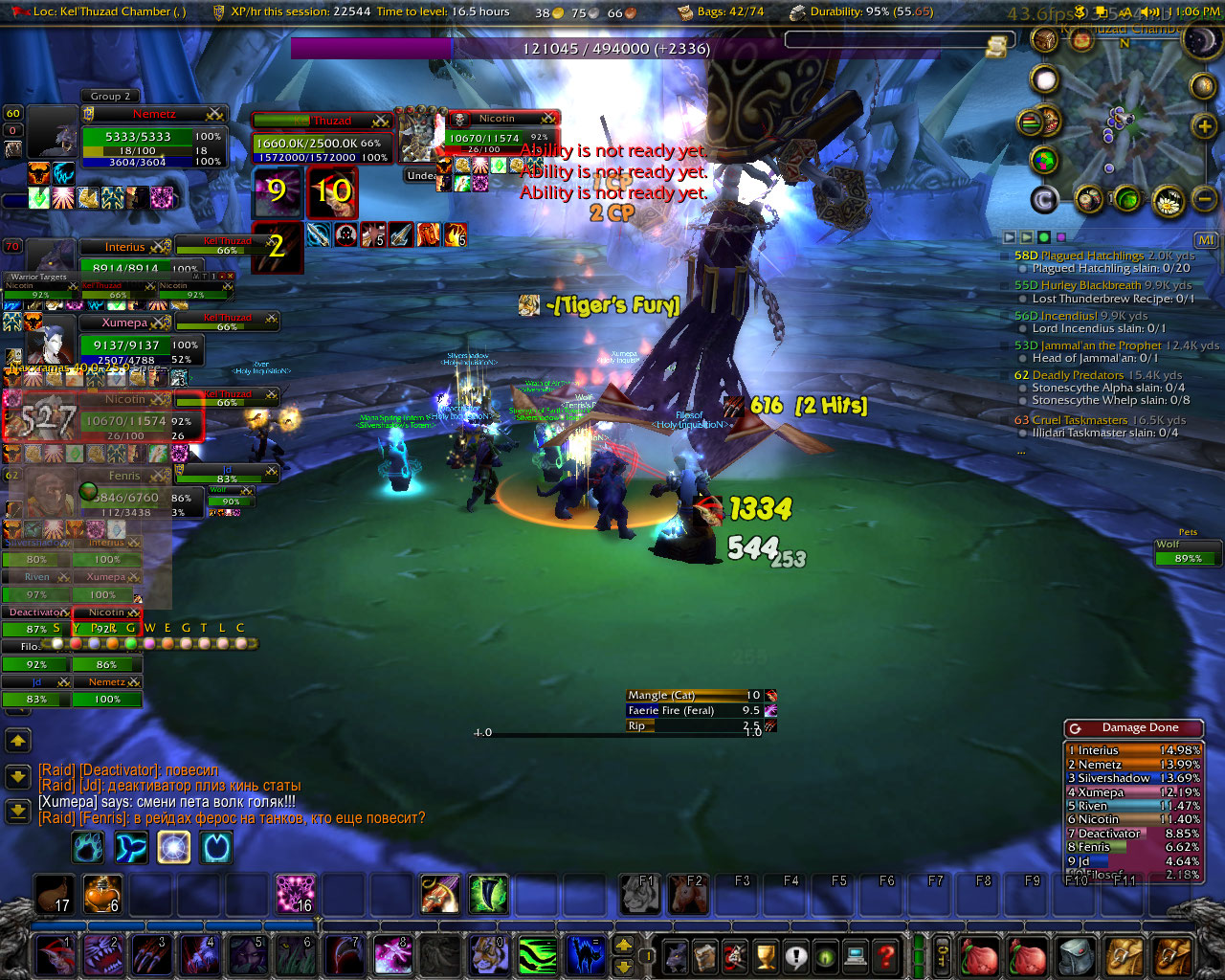Use the orange potion with 6 charges
This screenshot has width=1225, height=980.
101,894
